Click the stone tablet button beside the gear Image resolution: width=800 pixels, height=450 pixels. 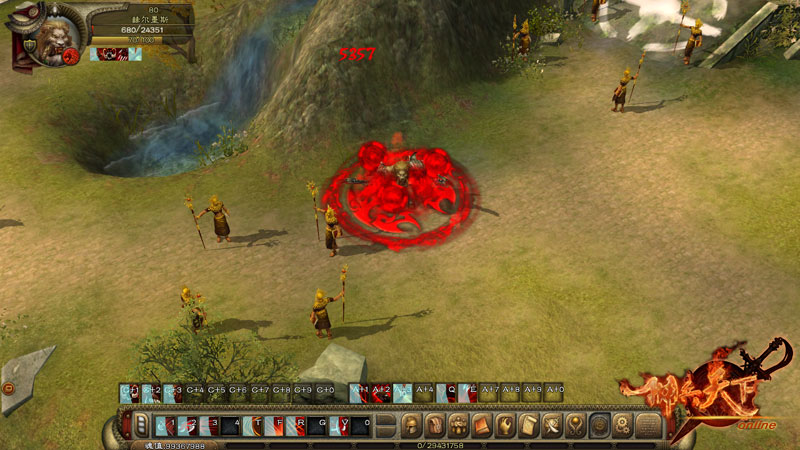pos(648,425)
